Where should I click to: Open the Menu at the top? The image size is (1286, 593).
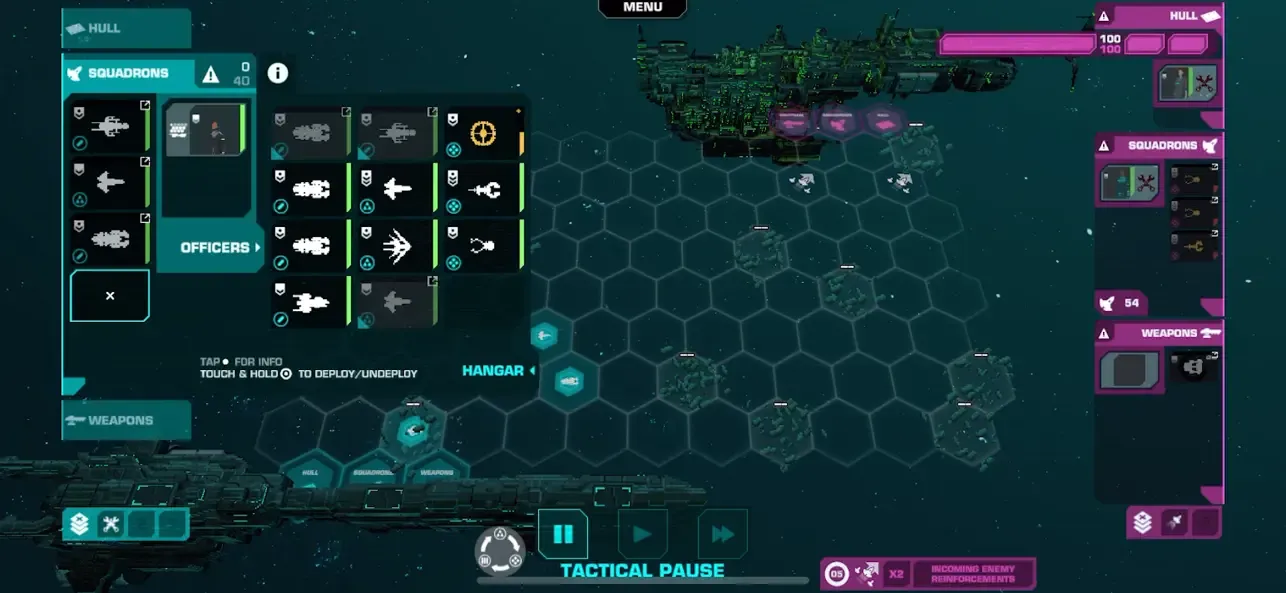642,8
